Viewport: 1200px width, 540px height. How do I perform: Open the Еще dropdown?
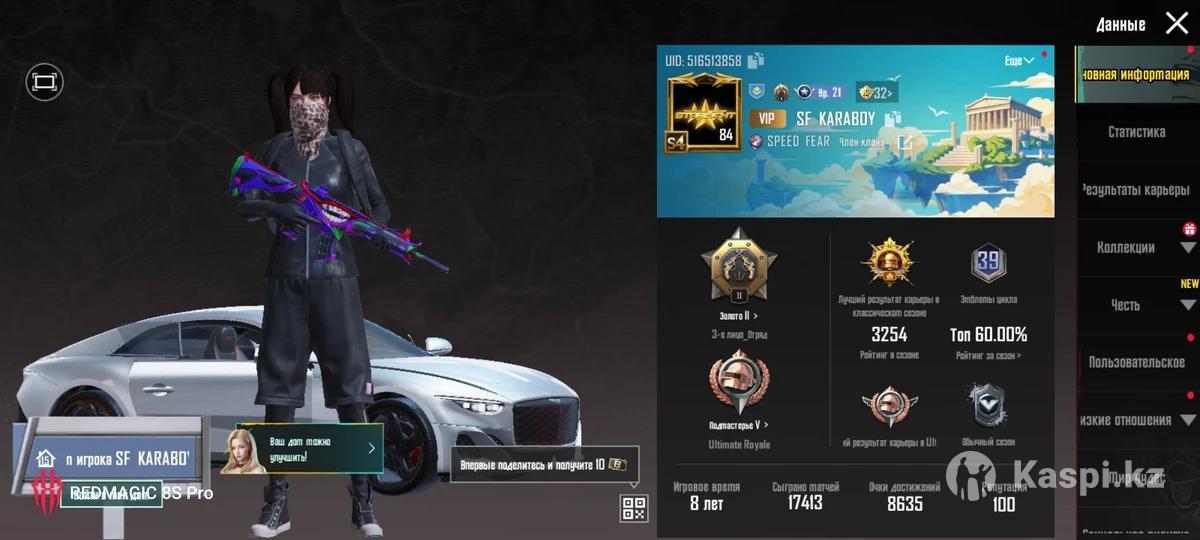click(x=1019, y=61)
